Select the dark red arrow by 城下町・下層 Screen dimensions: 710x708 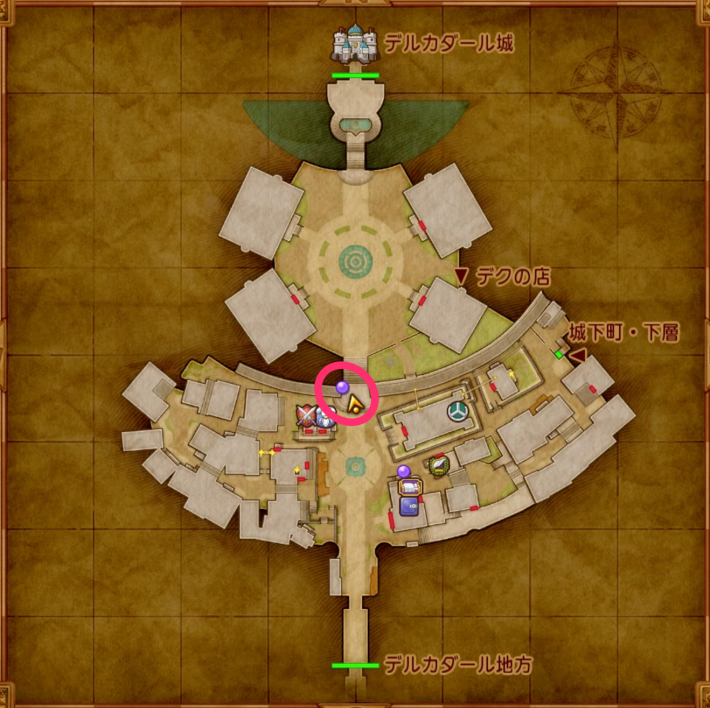pyautogui.click(x=577, y=354)
